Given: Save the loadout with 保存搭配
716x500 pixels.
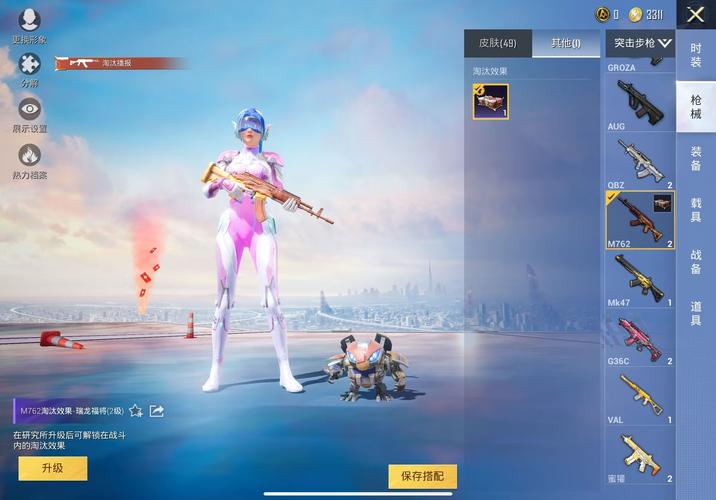Looking at the screenshot, I should pos(422,476).
